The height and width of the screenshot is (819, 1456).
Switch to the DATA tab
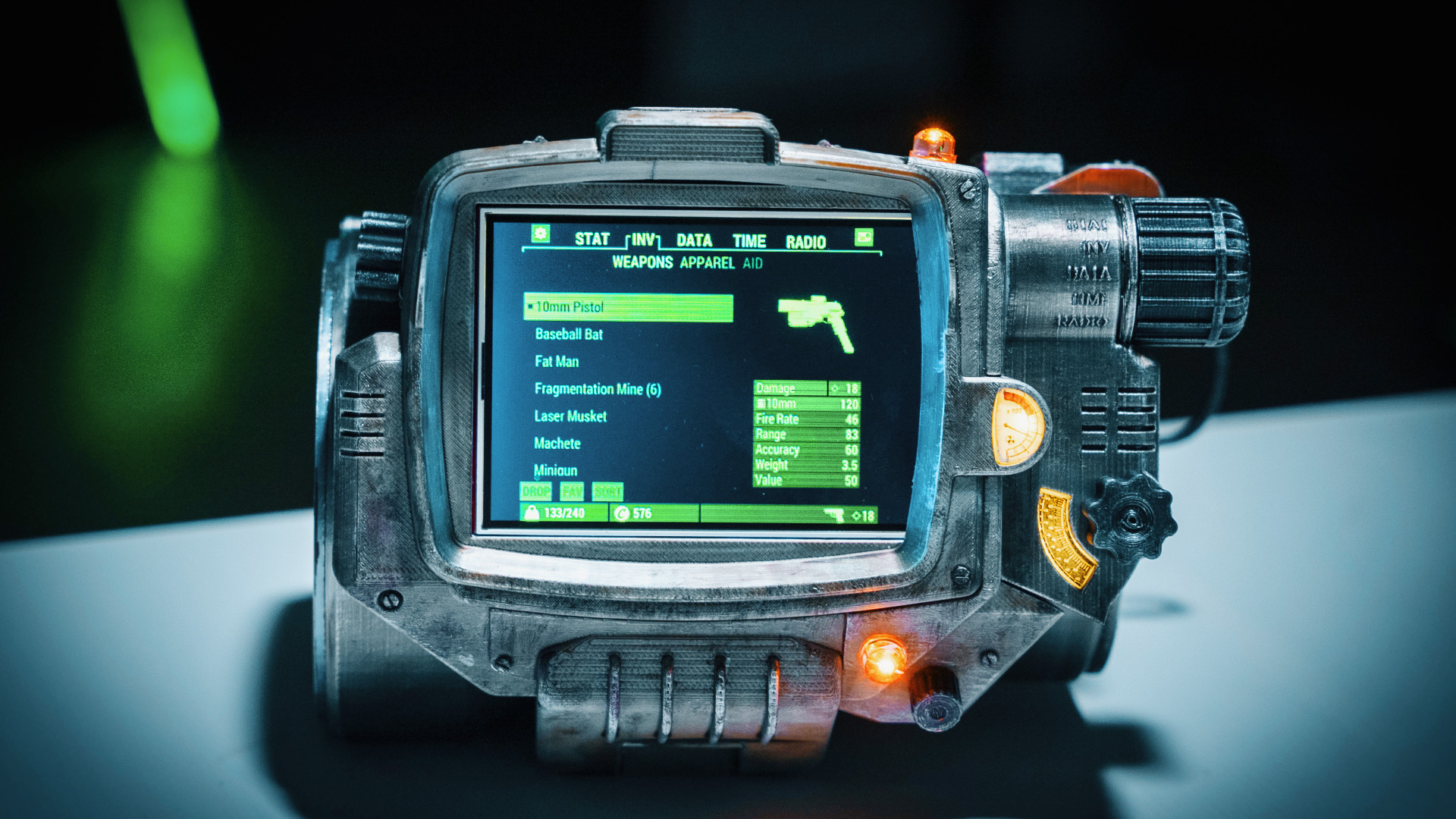[x=694, y=240]
